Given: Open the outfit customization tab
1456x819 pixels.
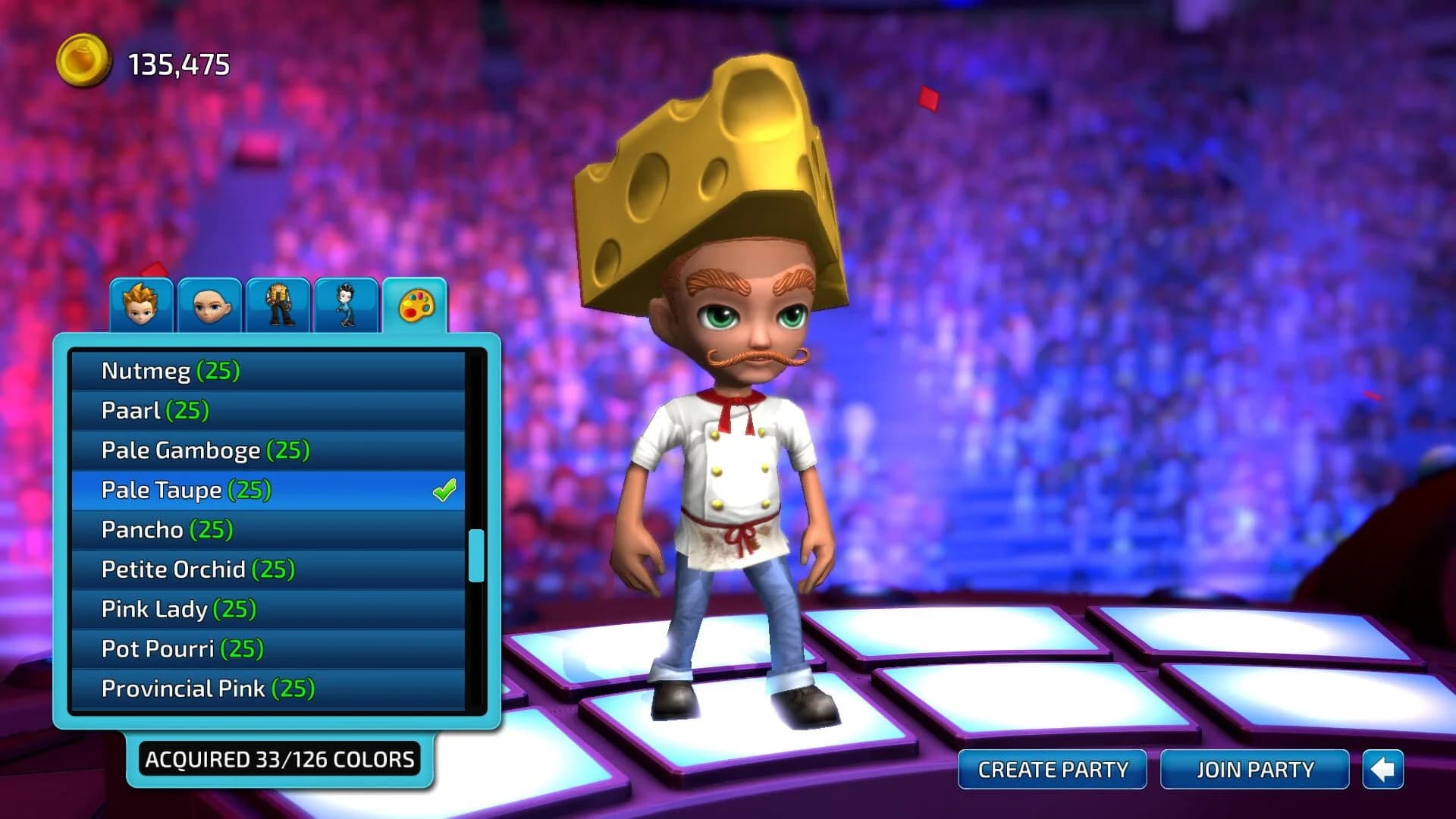Looking at the screenshot, I should tap(279, 303).
